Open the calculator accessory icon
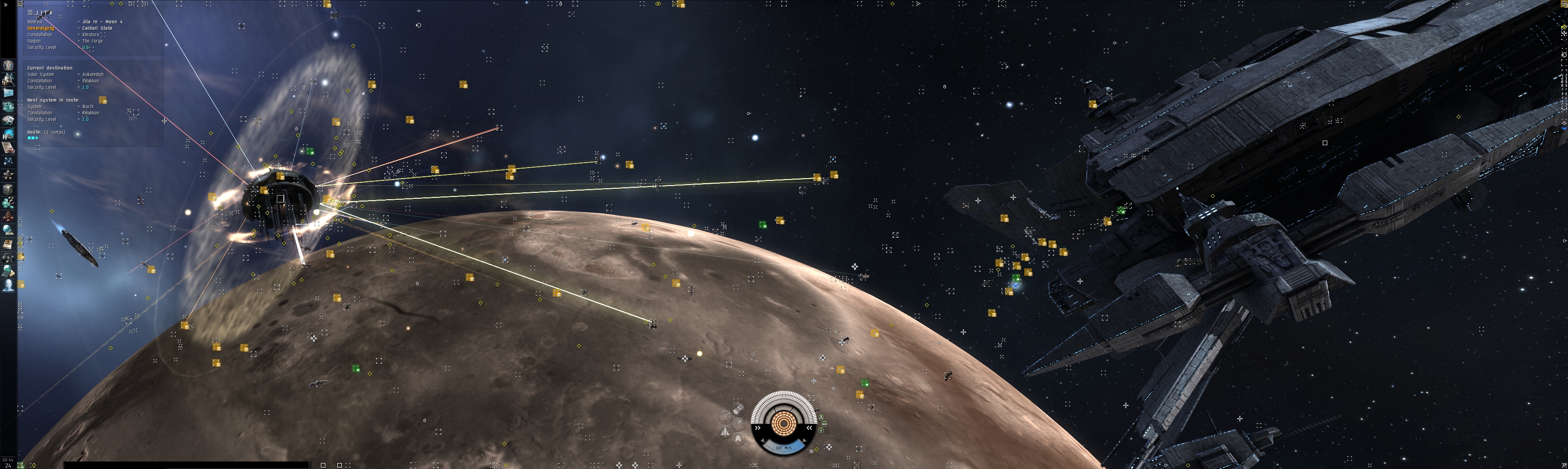This screenshot has height=469, width=1568. [8, 271]
